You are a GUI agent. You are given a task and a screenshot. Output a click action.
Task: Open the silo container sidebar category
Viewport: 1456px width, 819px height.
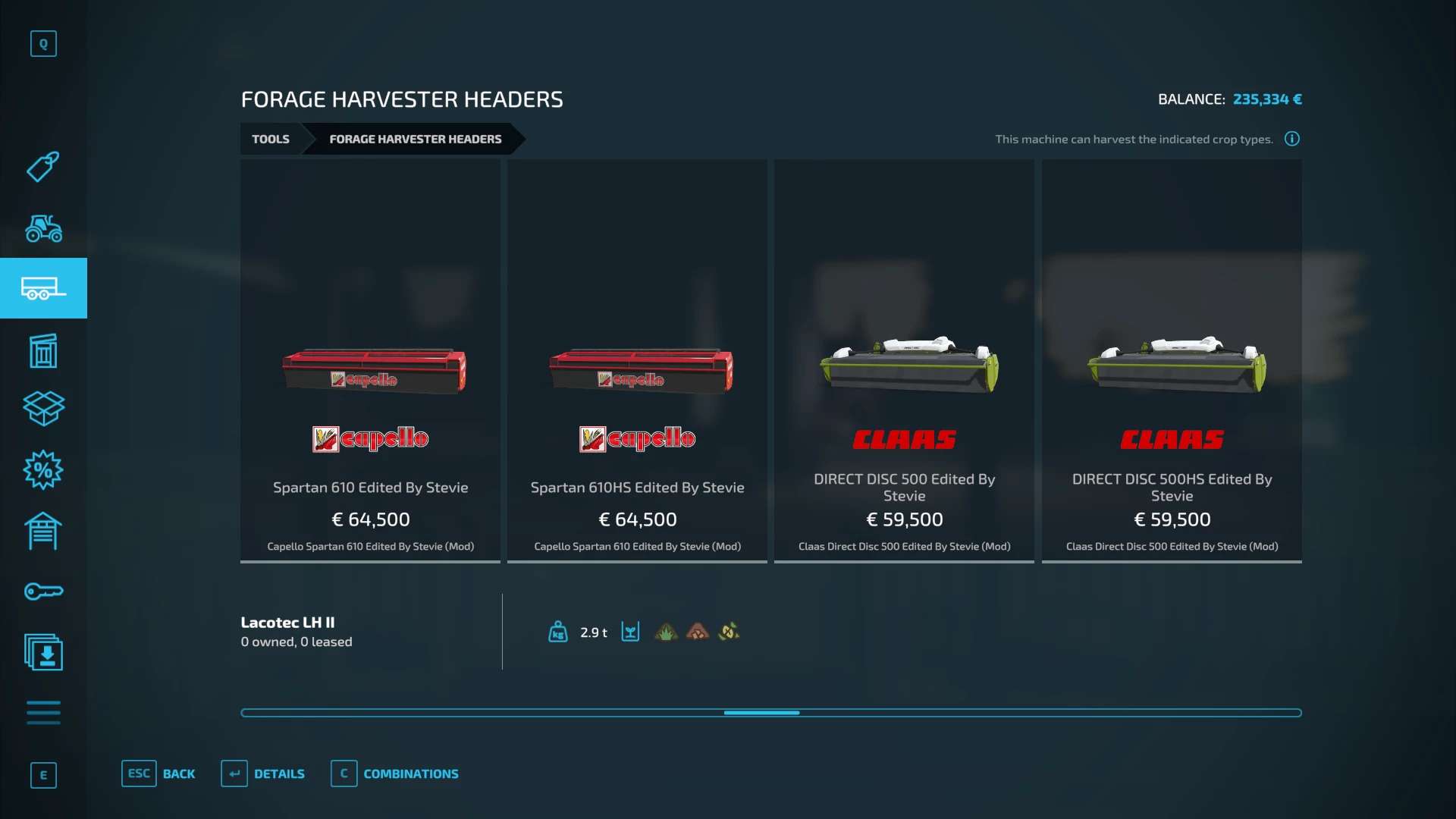43,350
